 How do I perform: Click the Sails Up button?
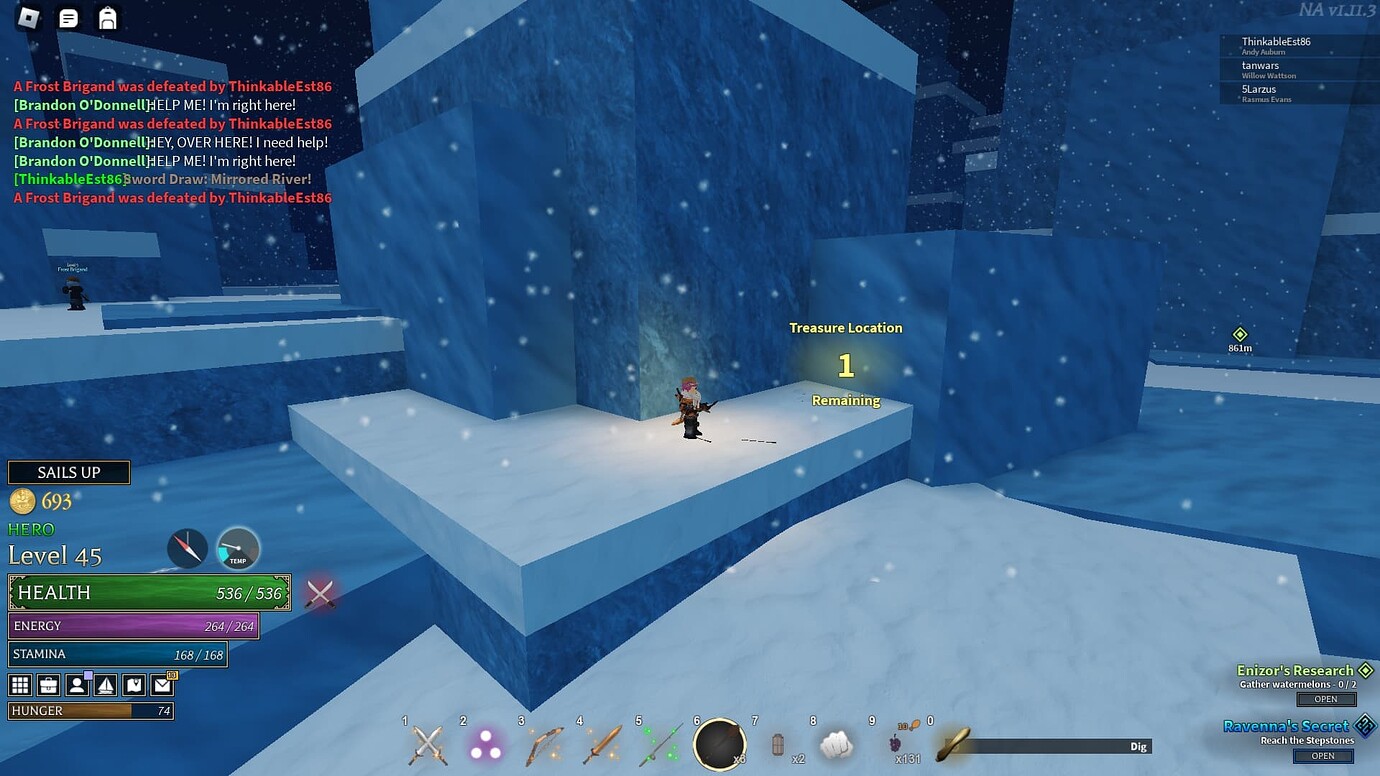(x=69, y=472)
